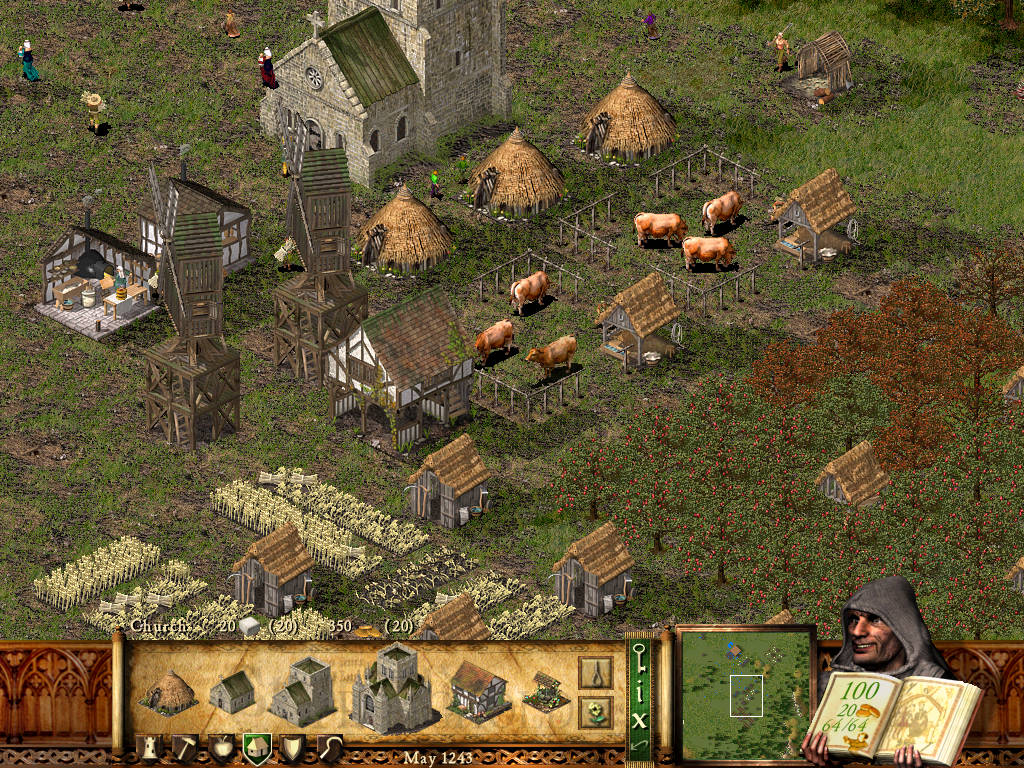The width and height of the screenshot is (1024, 768).
Task: Switch to the shield weapons category
Action: (x=292, y=748)
